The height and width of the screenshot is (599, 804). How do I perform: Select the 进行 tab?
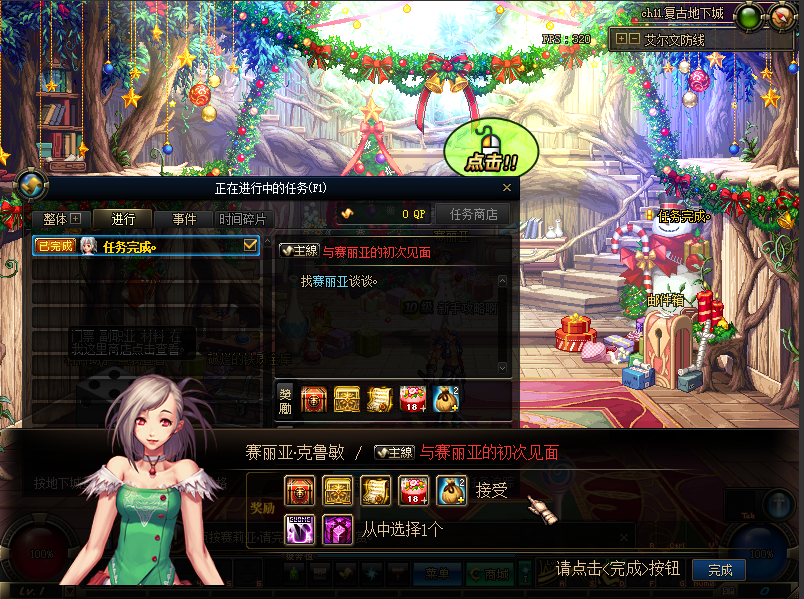pyautogui.click(x=122, y=219)
